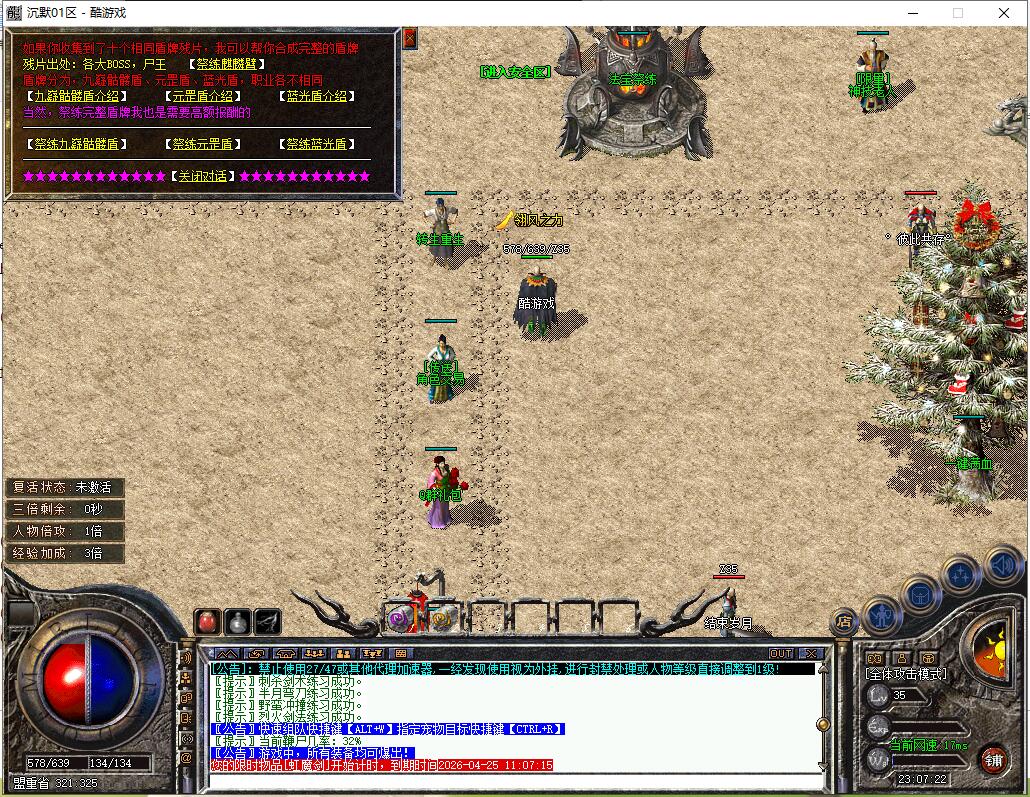Image resolution: width=1030 pixels, height=797 pixels.
Task: Use the red potion quick slot
Action: 207,621
